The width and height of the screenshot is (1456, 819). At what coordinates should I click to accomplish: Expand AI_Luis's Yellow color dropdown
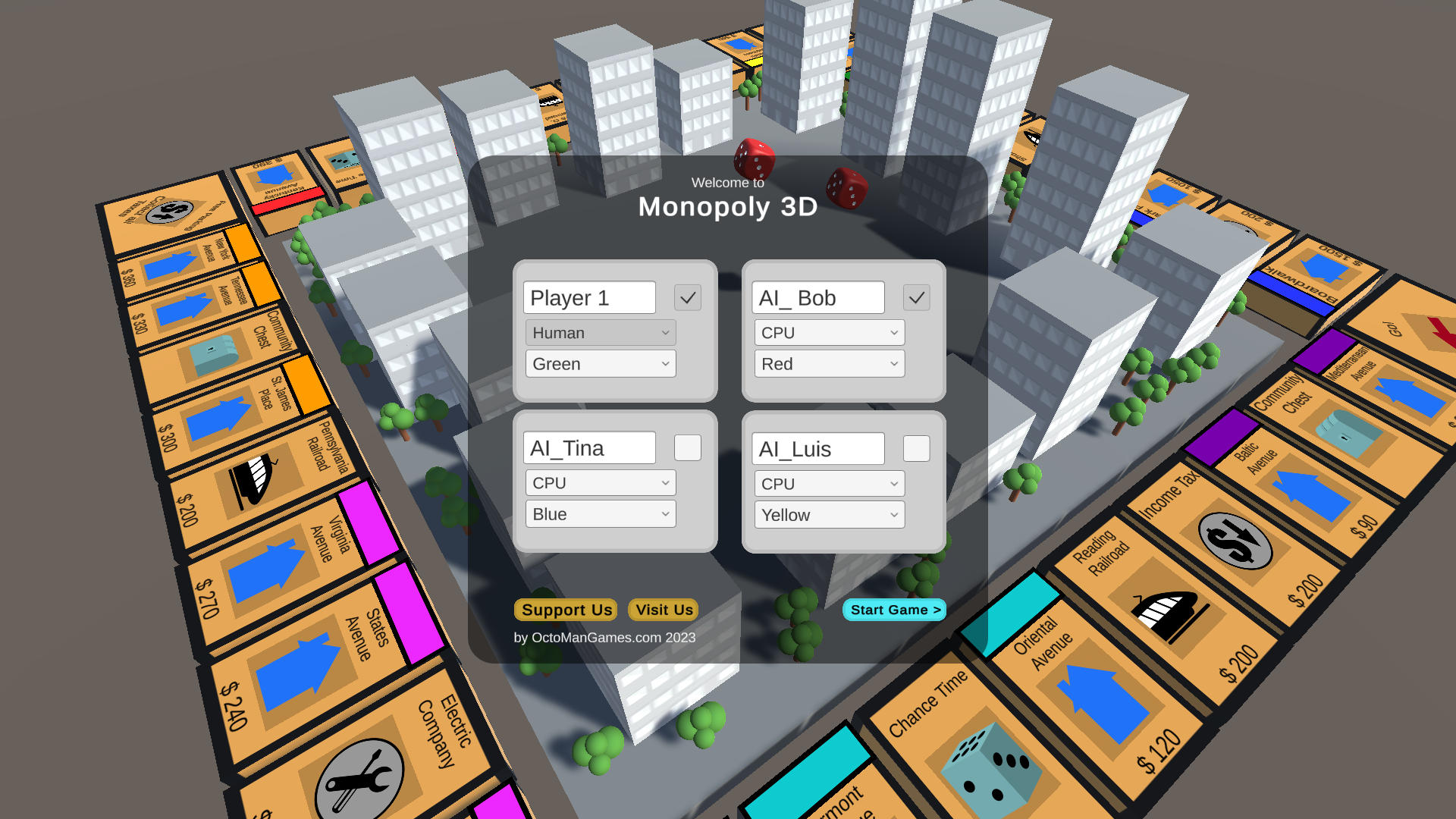(829, 514)
